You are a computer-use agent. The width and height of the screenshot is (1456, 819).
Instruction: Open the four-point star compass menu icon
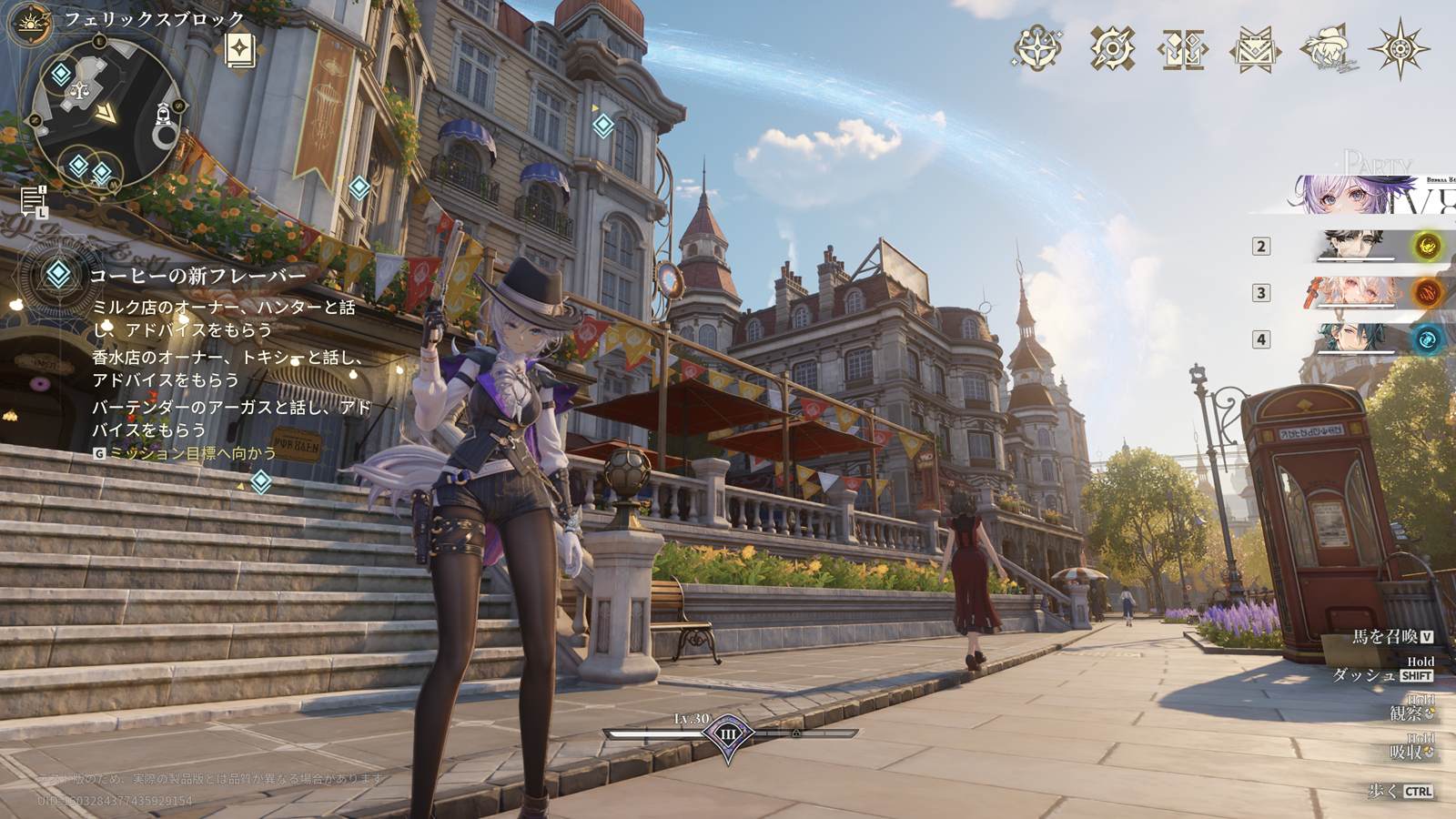1037,48
